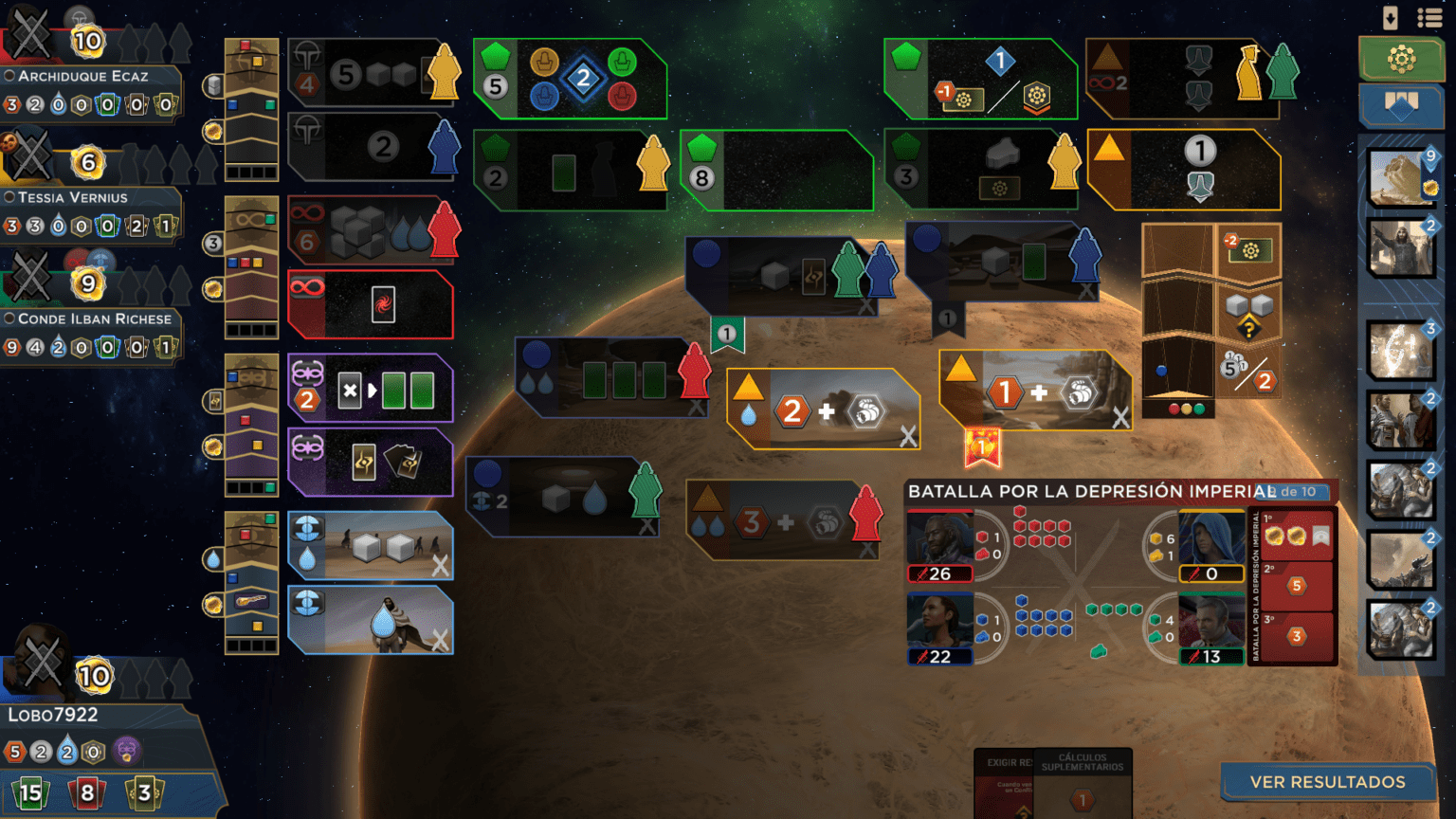The height and width of the screenshot is (819, 1456).
Task: Click the water droplet in Lobo7922's resource row
Action: click(66, 750)
